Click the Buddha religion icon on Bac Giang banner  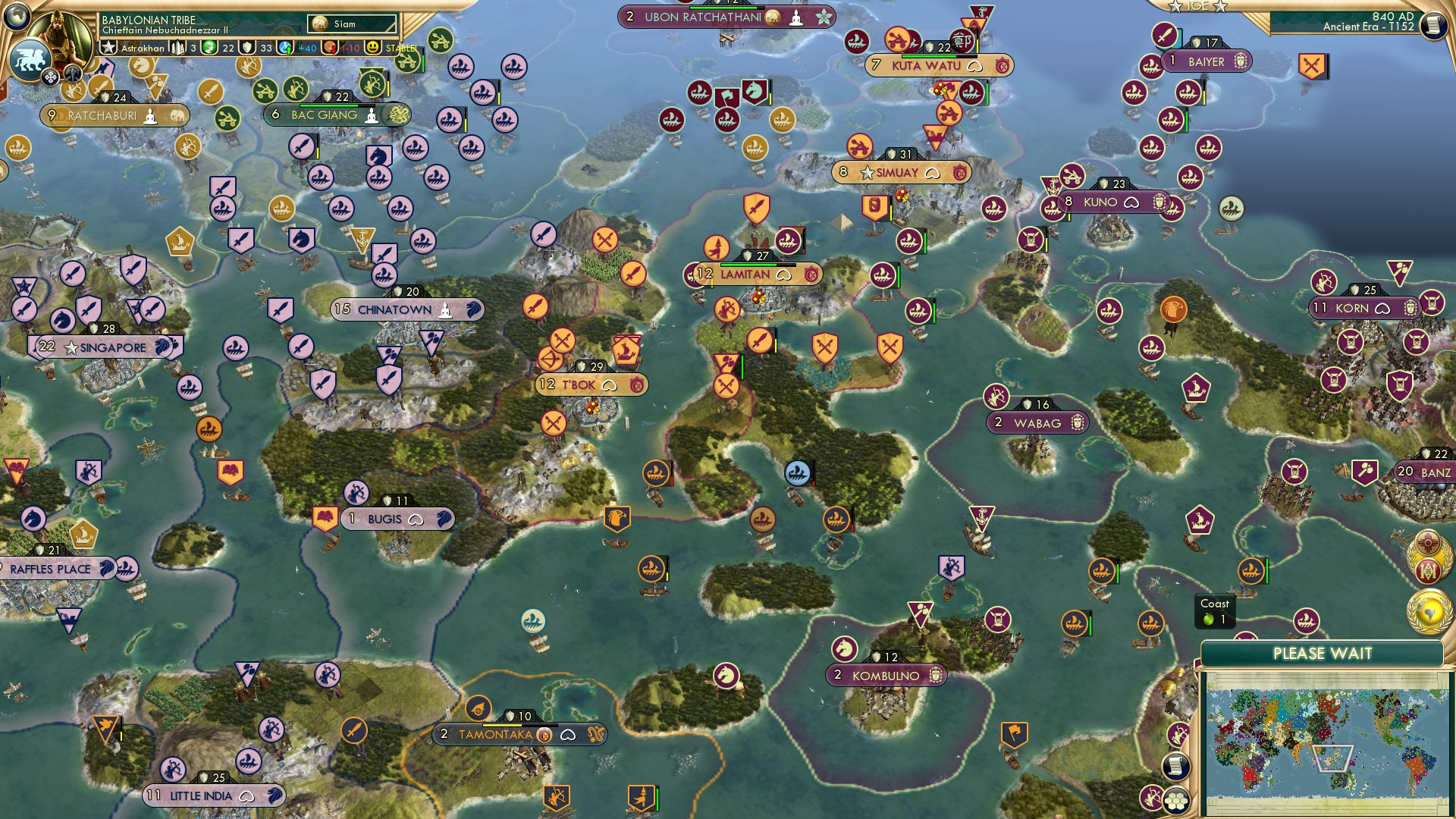point(372,115)
